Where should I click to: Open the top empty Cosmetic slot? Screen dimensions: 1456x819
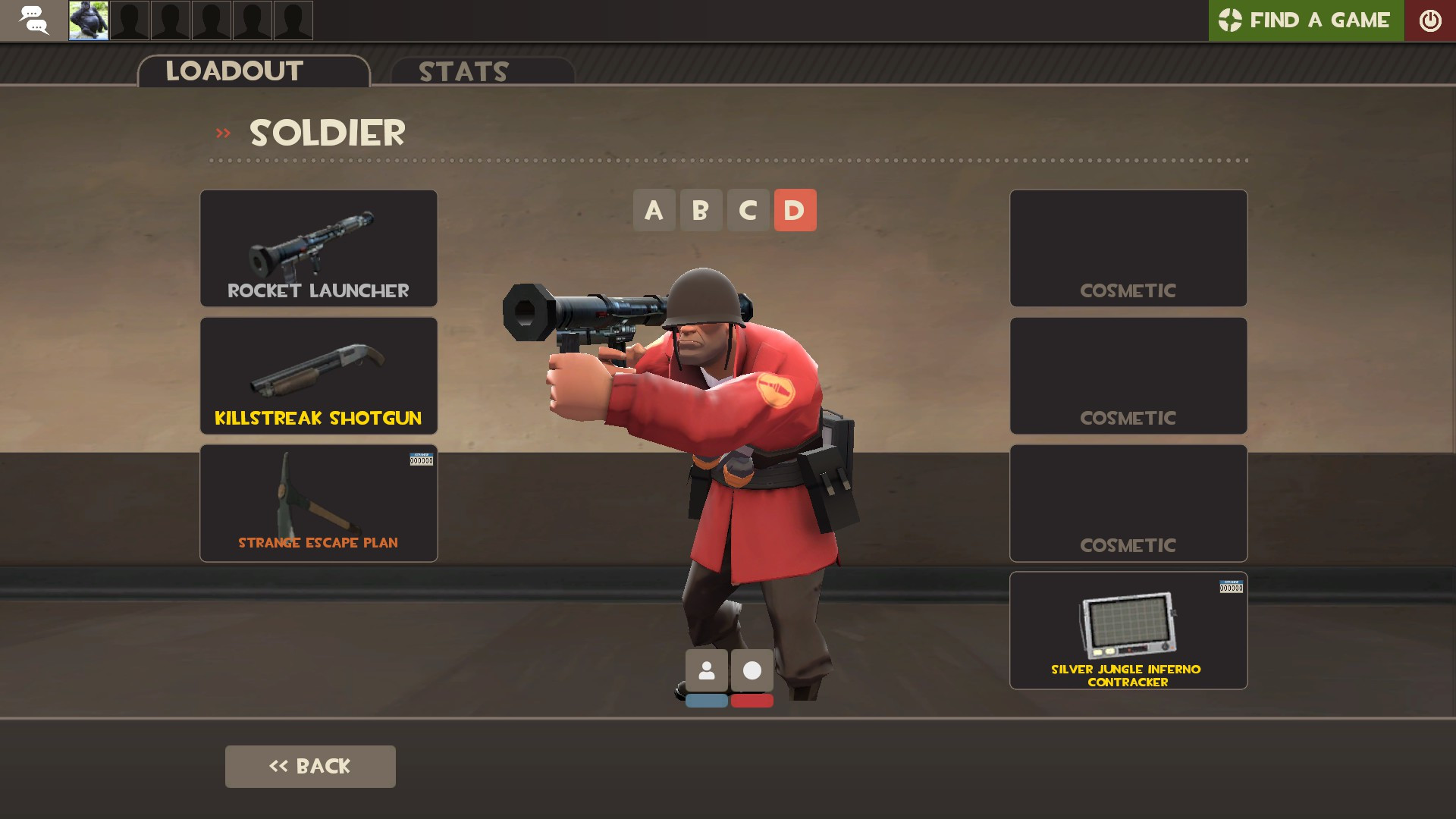coord(1128,248)
